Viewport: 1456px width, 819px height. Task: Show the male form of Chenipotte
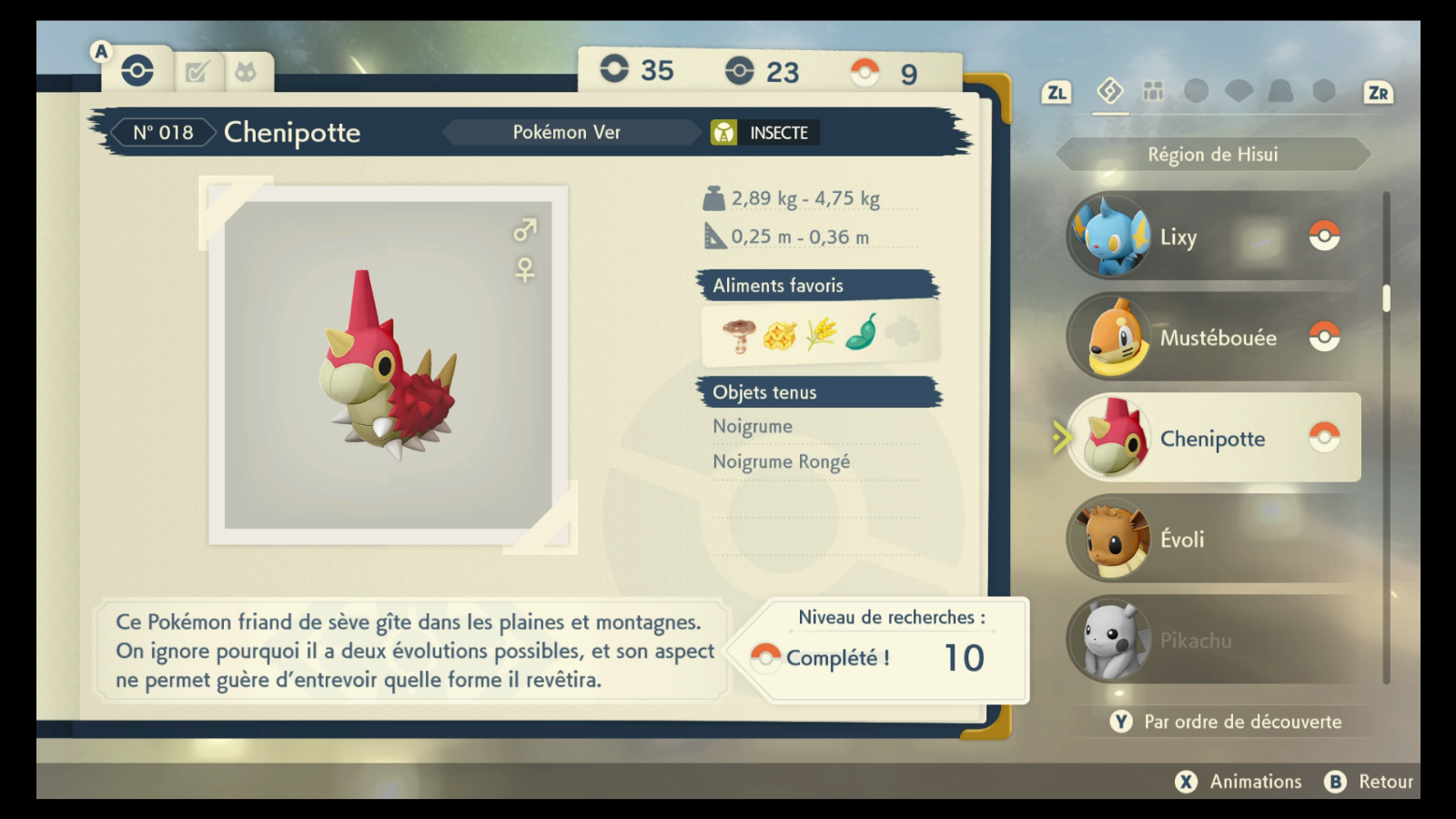[525, 230]
